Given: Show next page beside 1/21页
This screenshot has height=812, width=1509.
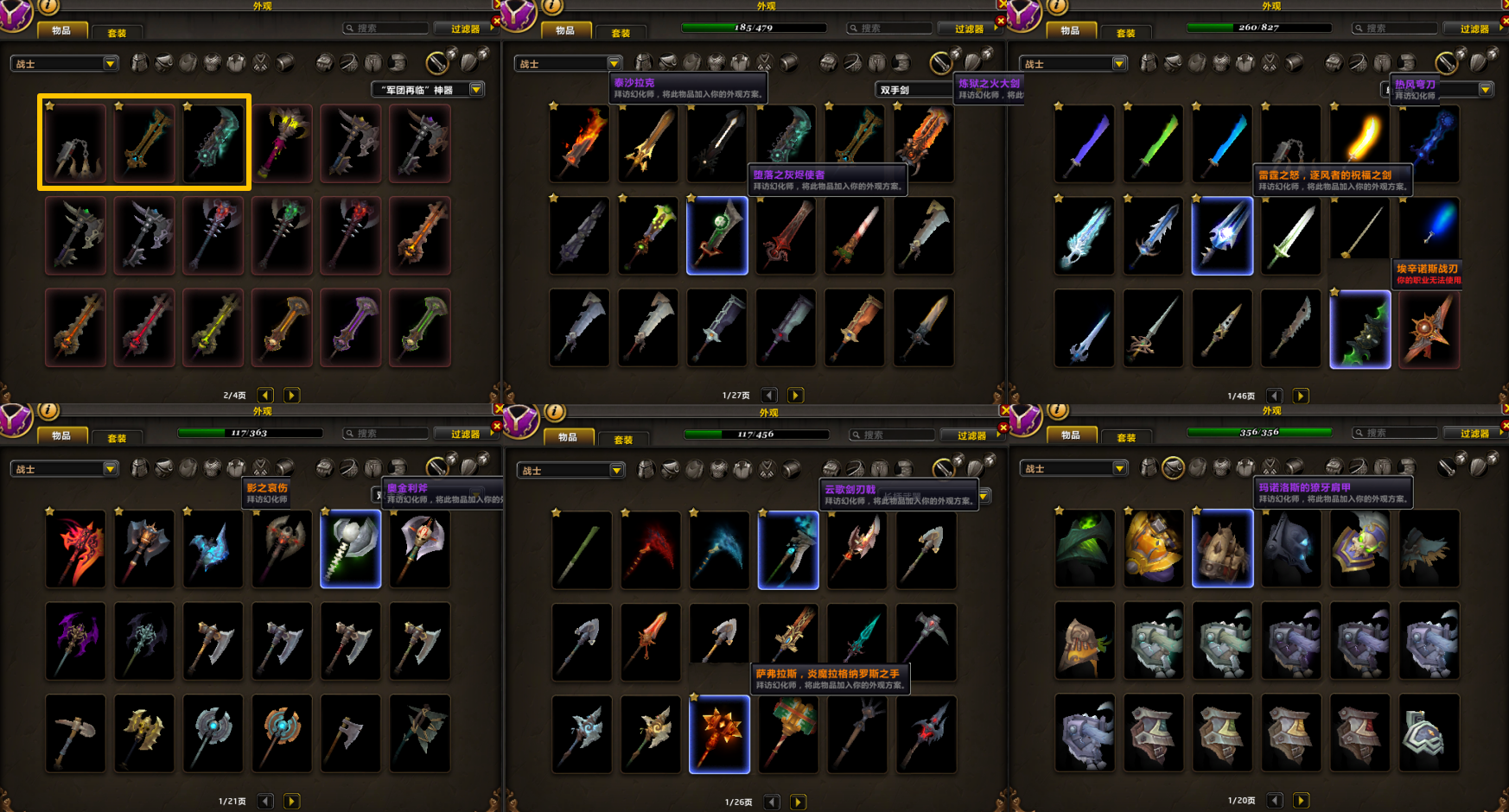Looking at the screenshot, I should (x=292, y=802).
